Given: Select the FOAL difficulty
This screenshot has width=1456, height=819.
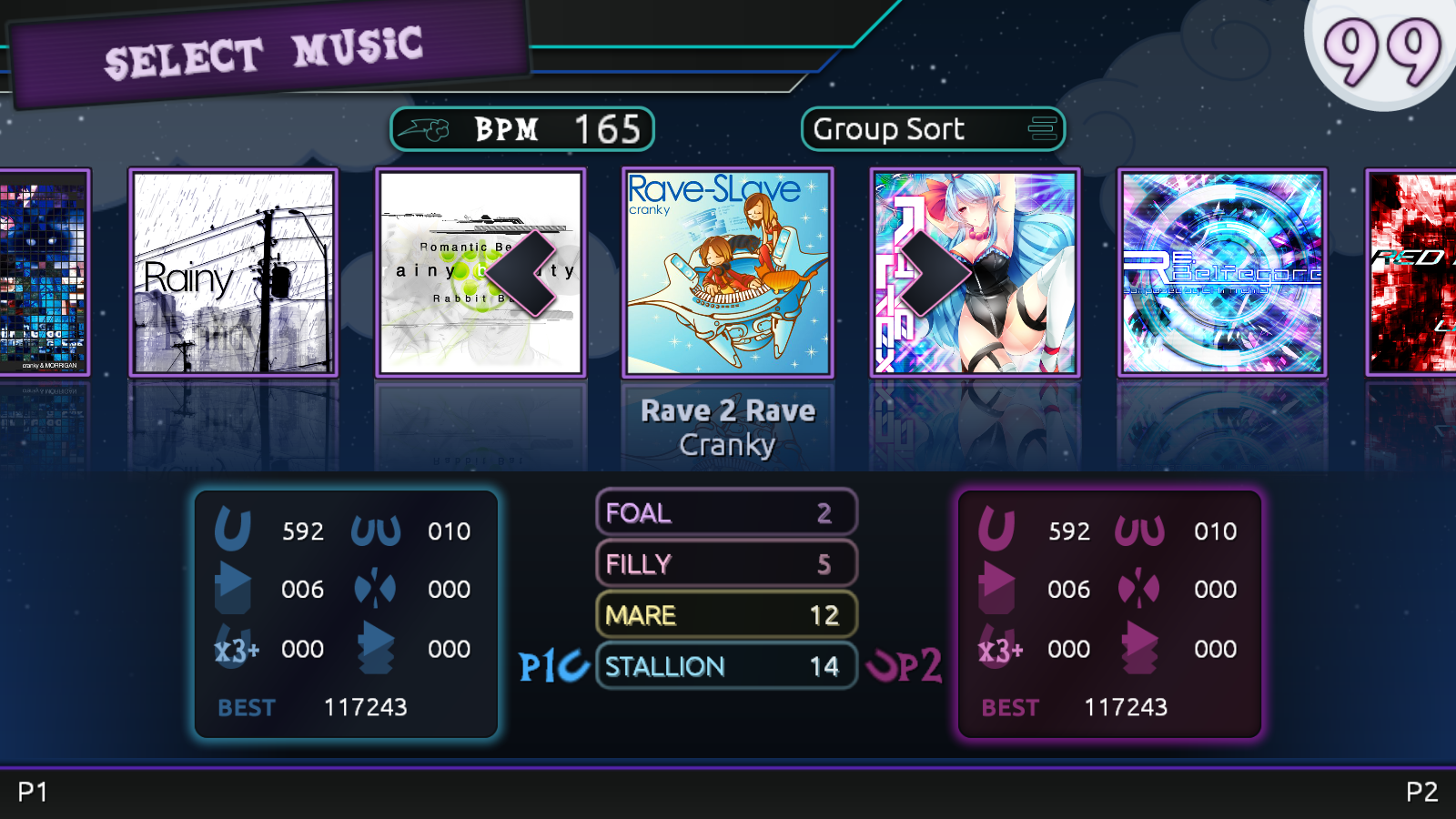Looking at the screenshot, I should (726, 512).
